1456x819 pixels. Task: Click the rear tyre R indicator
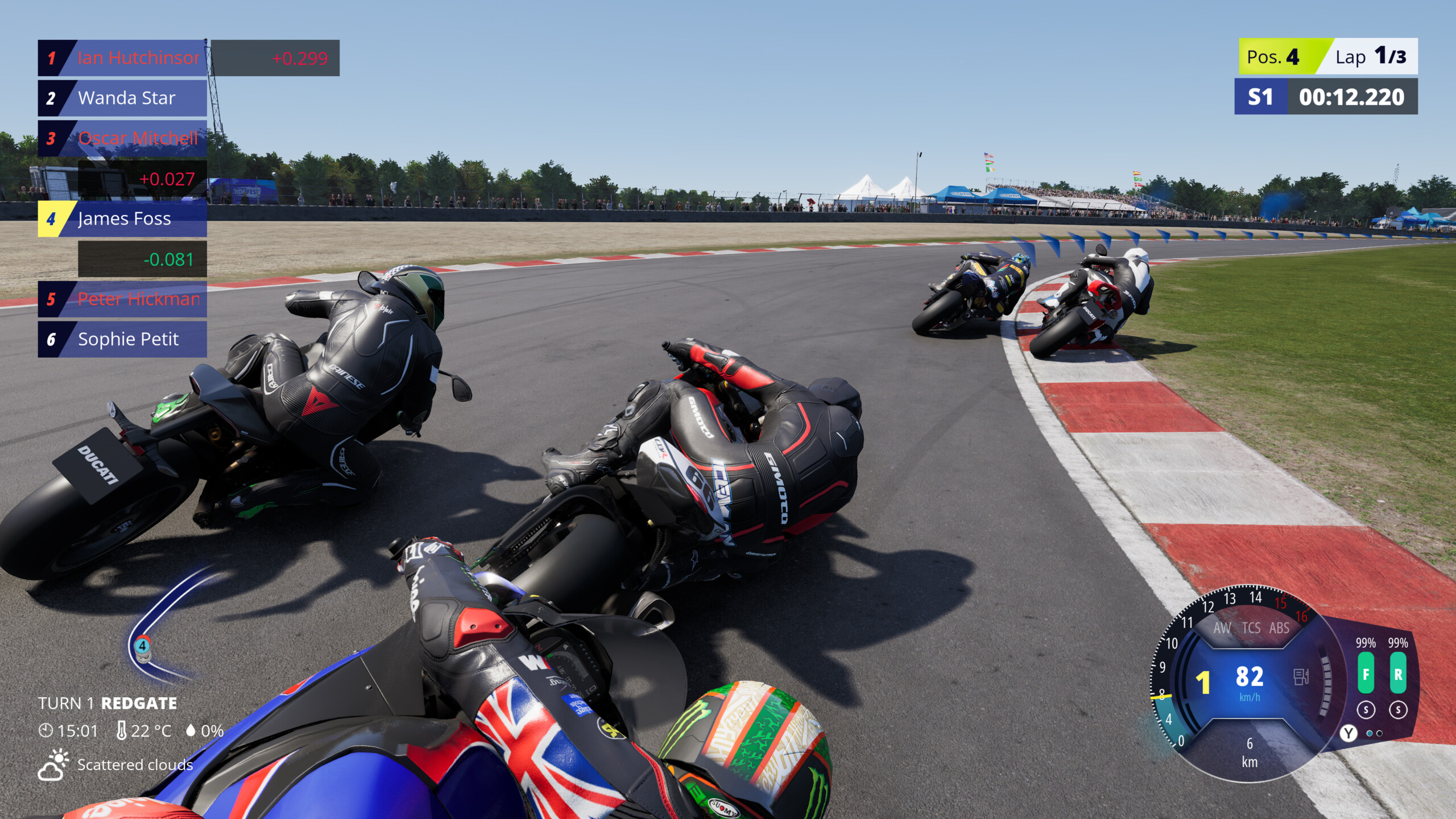[1398, 674]
